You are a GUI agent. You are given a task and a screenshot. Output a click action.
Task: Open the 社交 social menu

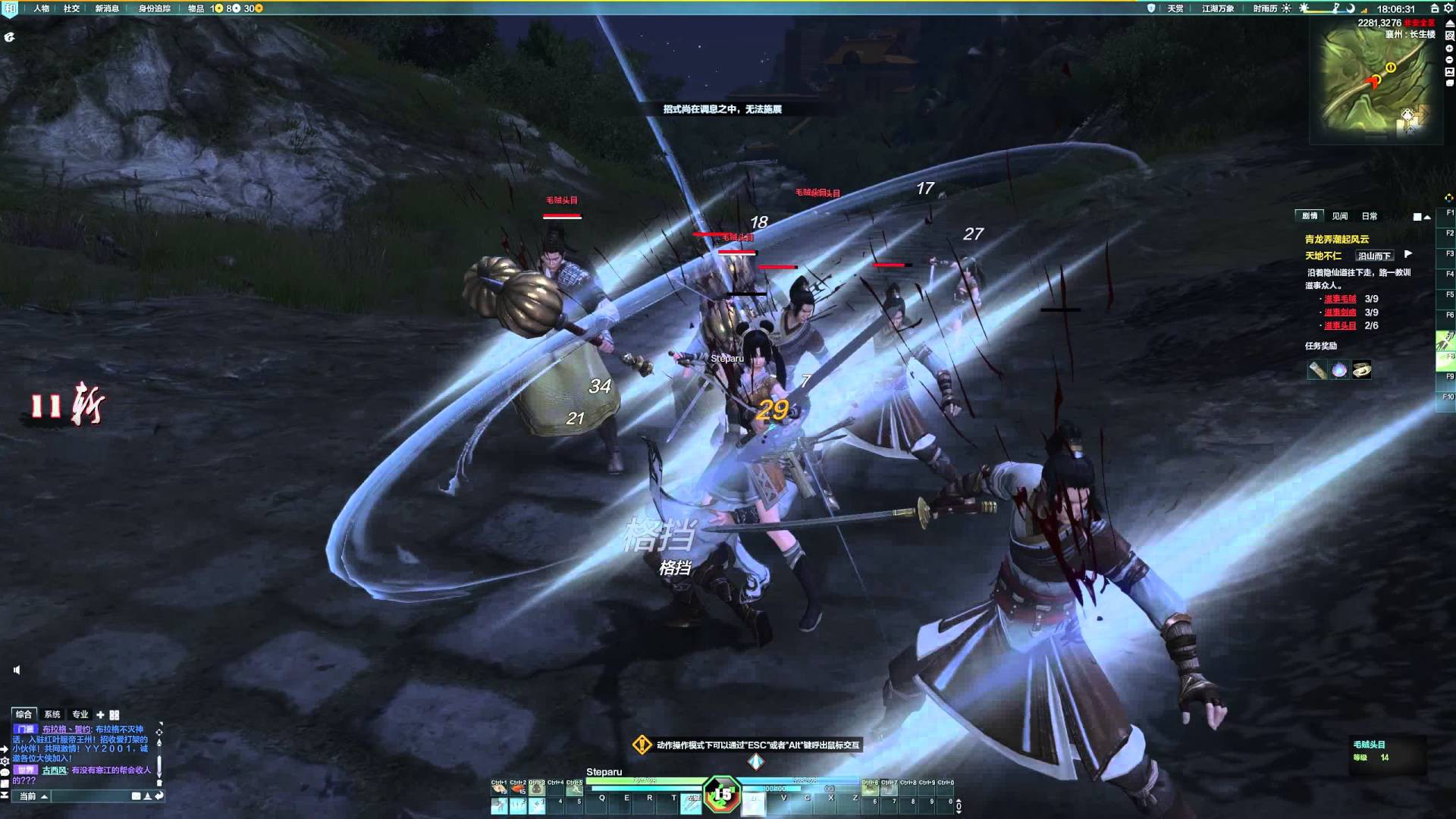[x=71, y=8]
